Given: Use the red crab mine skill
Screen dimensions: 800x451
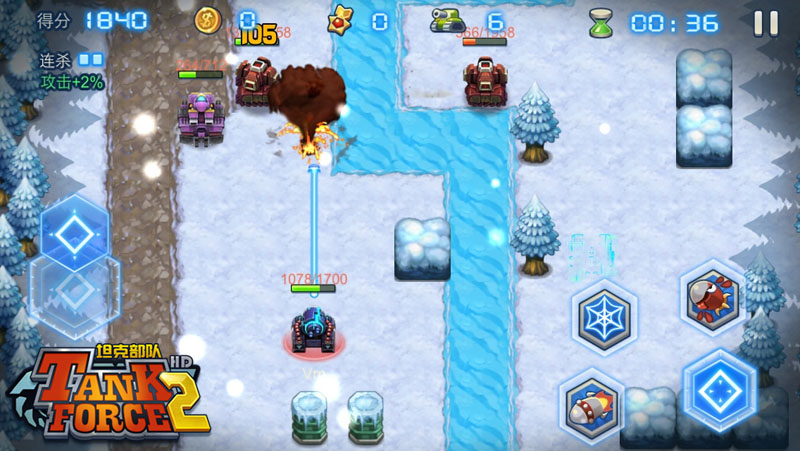Looking at the screenshot, I should 712,297.
